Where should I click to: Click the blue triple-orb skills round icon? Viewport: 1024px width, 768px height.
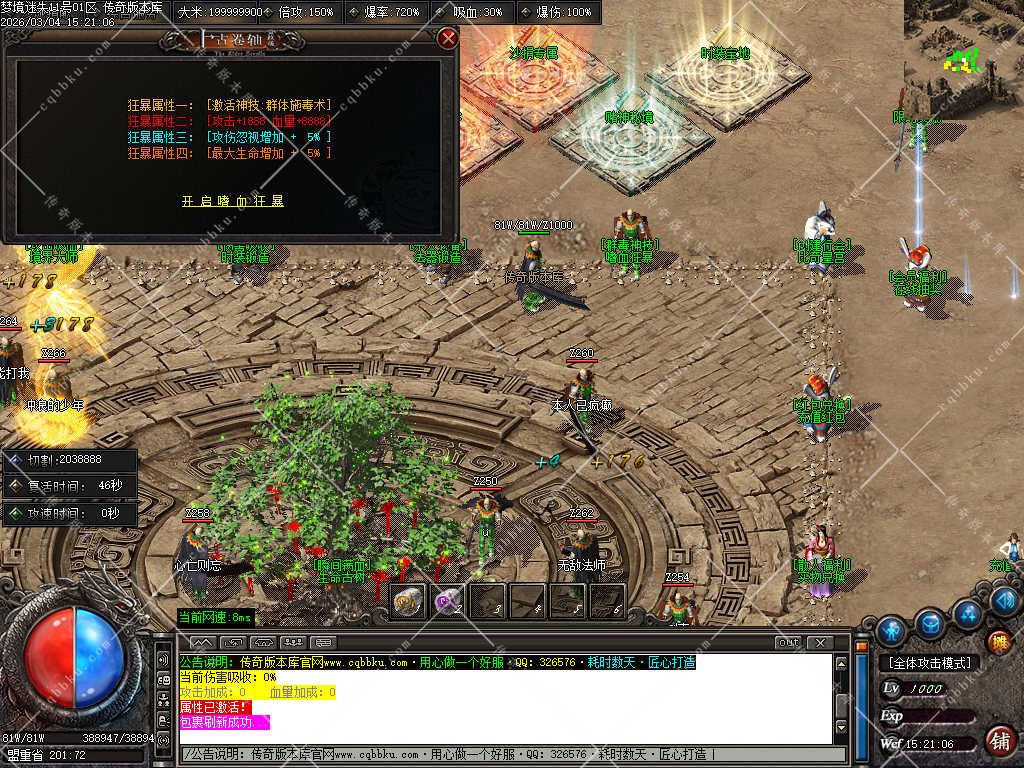coord(967,611)
